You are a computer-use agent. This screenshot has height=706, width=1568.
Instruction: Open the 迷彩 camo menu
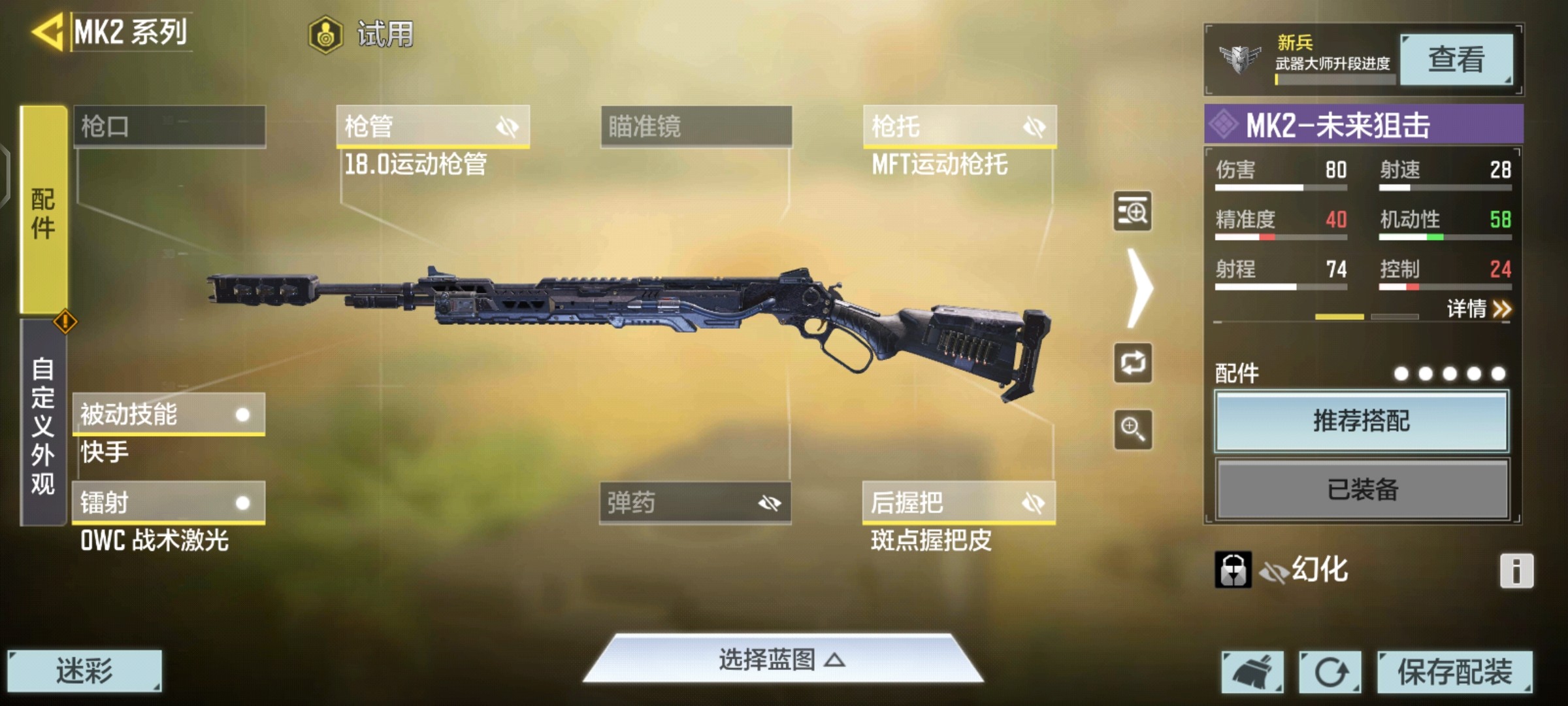[84, 671]
